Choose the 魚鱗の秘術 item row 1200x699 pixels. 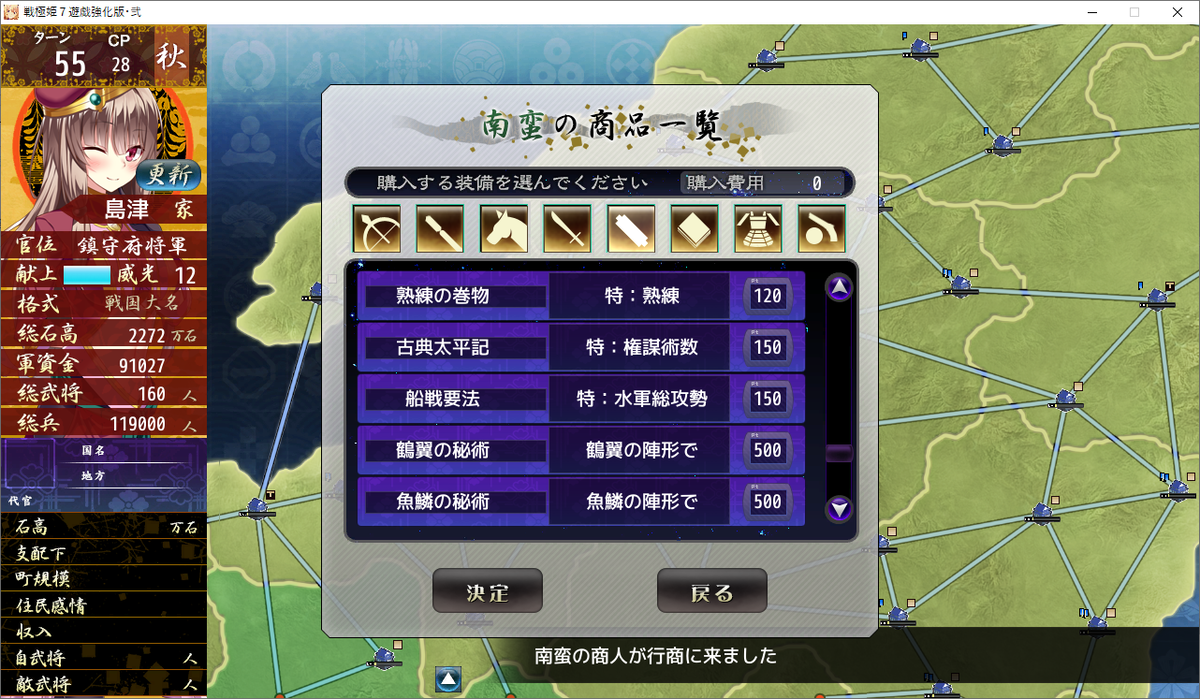(x=581, y=501)
